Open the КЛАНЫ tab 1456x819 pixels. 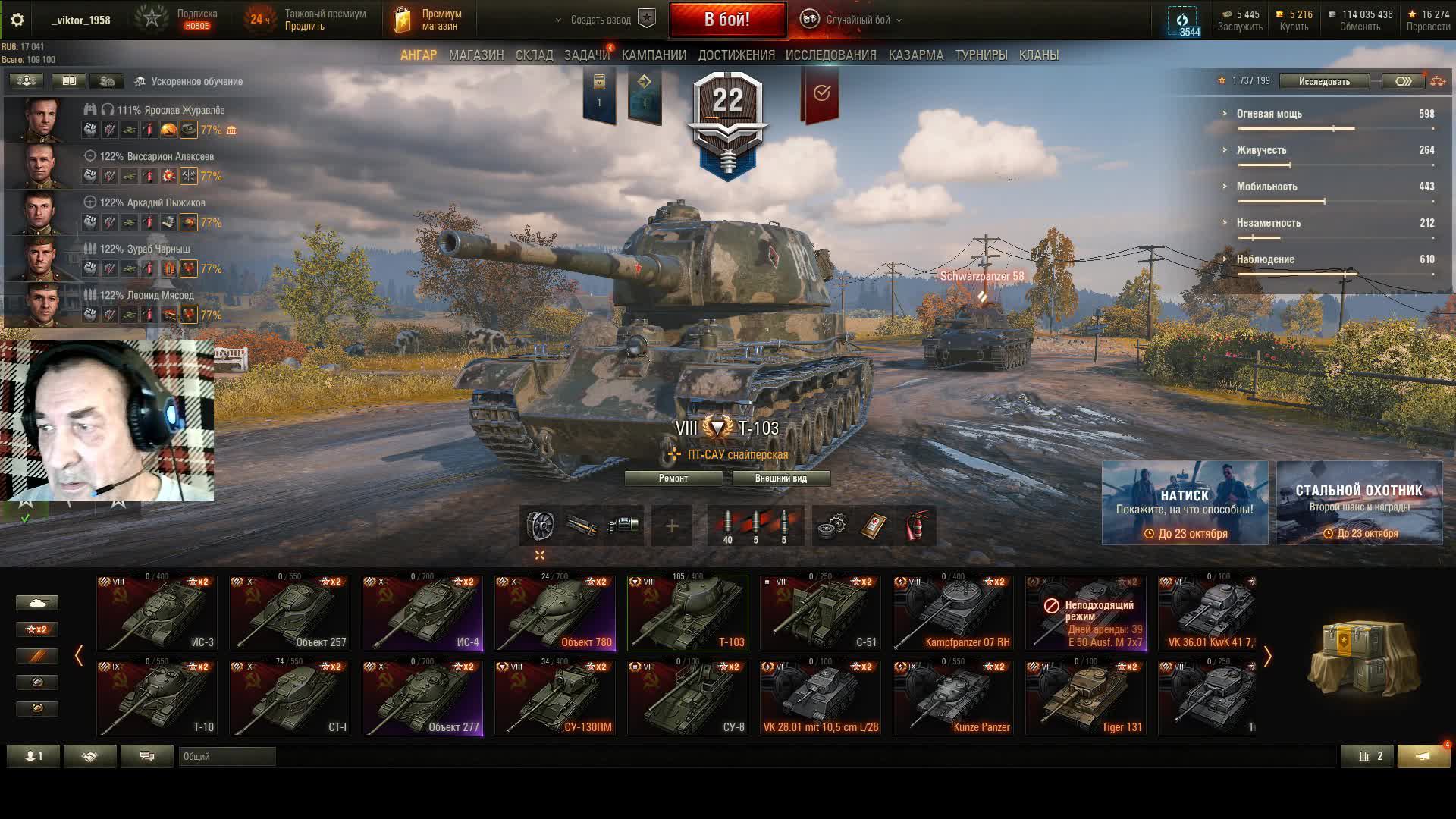(1038, 55)
